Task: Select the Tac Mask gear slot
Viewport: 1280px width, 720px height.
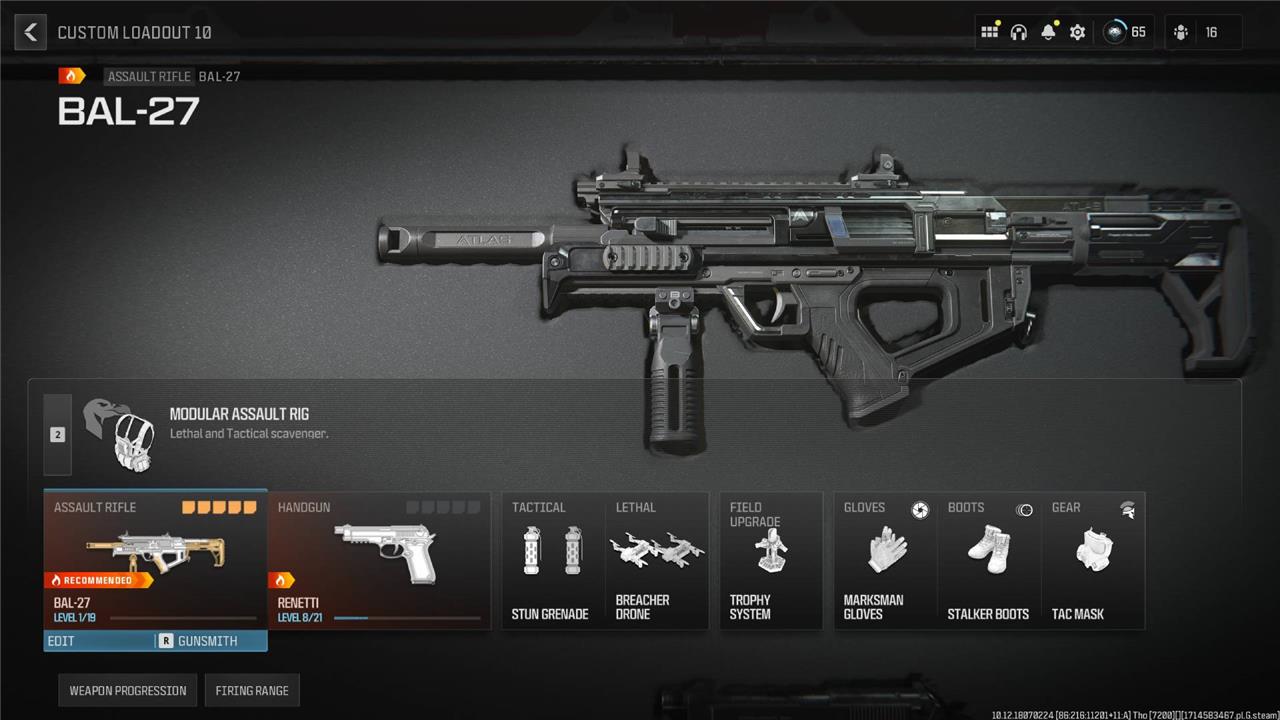Action: tap(1092, 561)
